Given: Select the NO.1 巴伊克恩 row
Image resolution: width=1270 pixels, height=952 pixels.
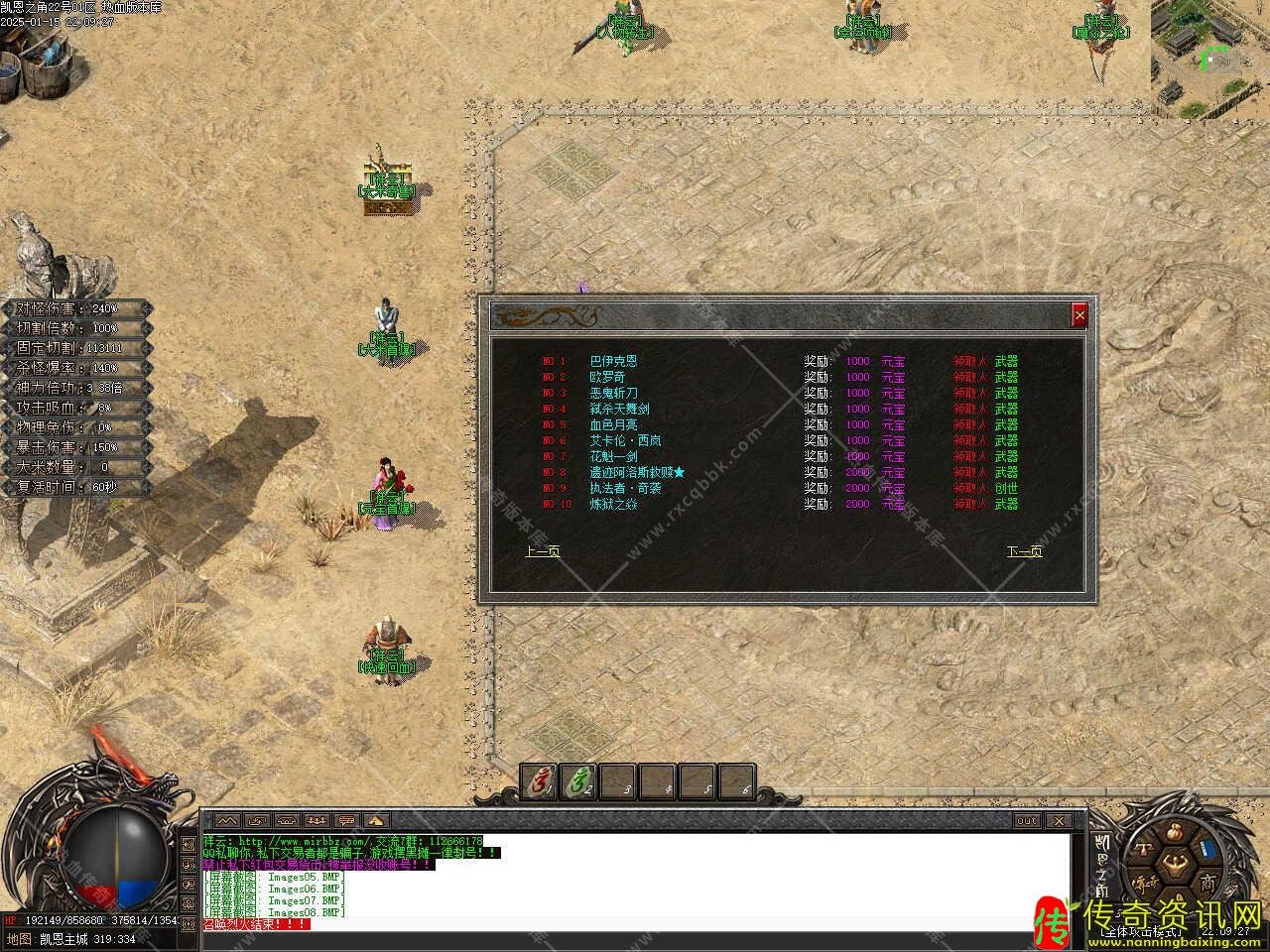Looking at the screenshot, I should [x=613, y=361].
